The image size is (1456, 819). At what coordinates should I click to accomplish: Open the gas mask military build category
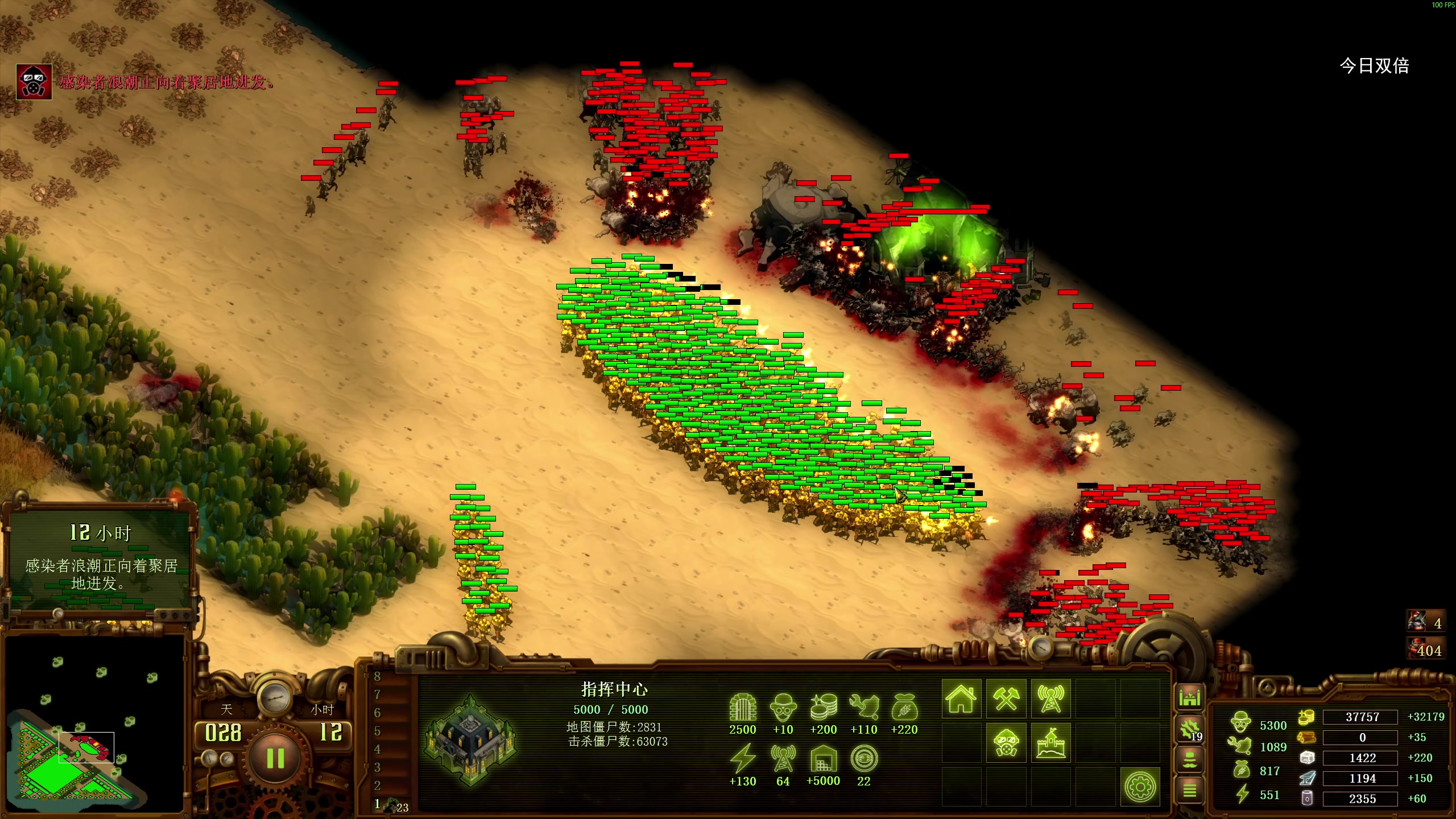tap(1006, 743)
